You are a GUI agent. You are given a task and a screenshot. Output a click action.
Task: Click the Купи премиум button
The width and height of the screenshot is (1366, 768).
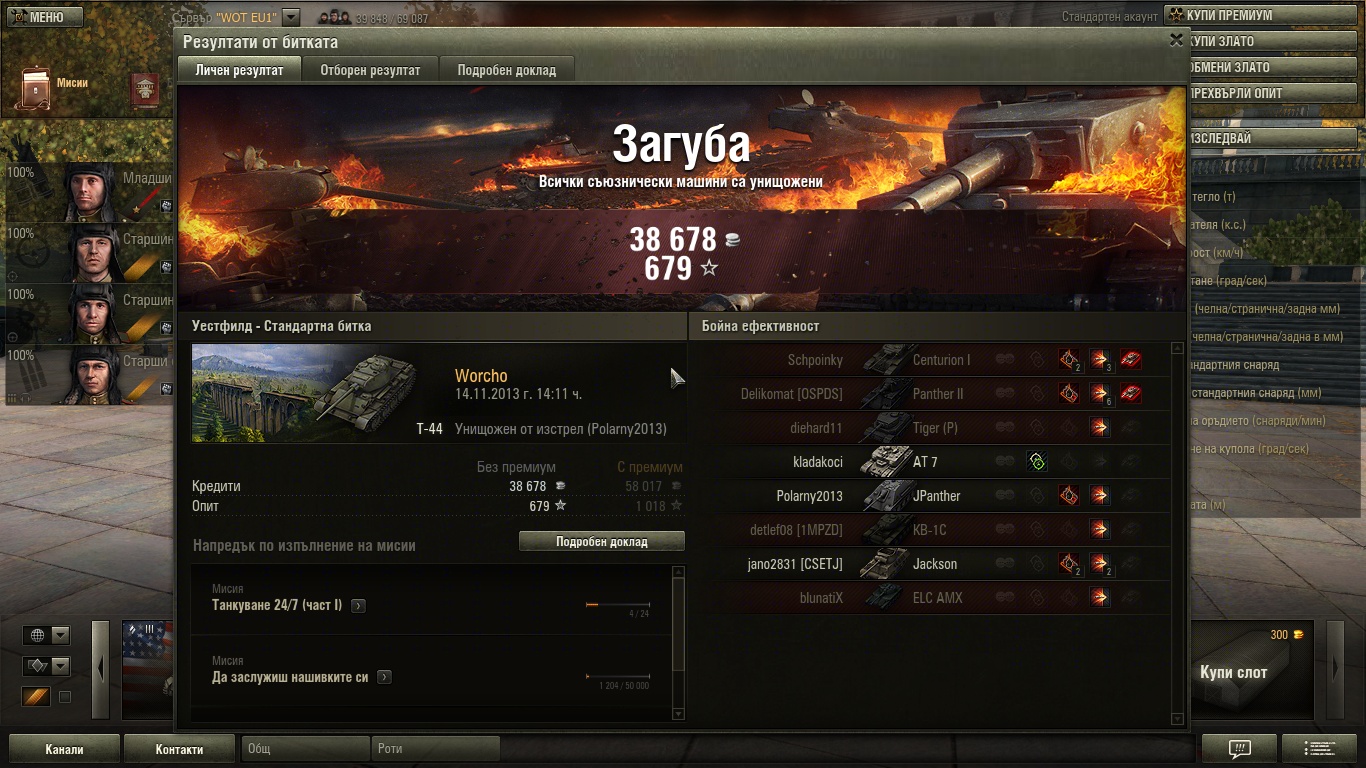pos(1262,16)
